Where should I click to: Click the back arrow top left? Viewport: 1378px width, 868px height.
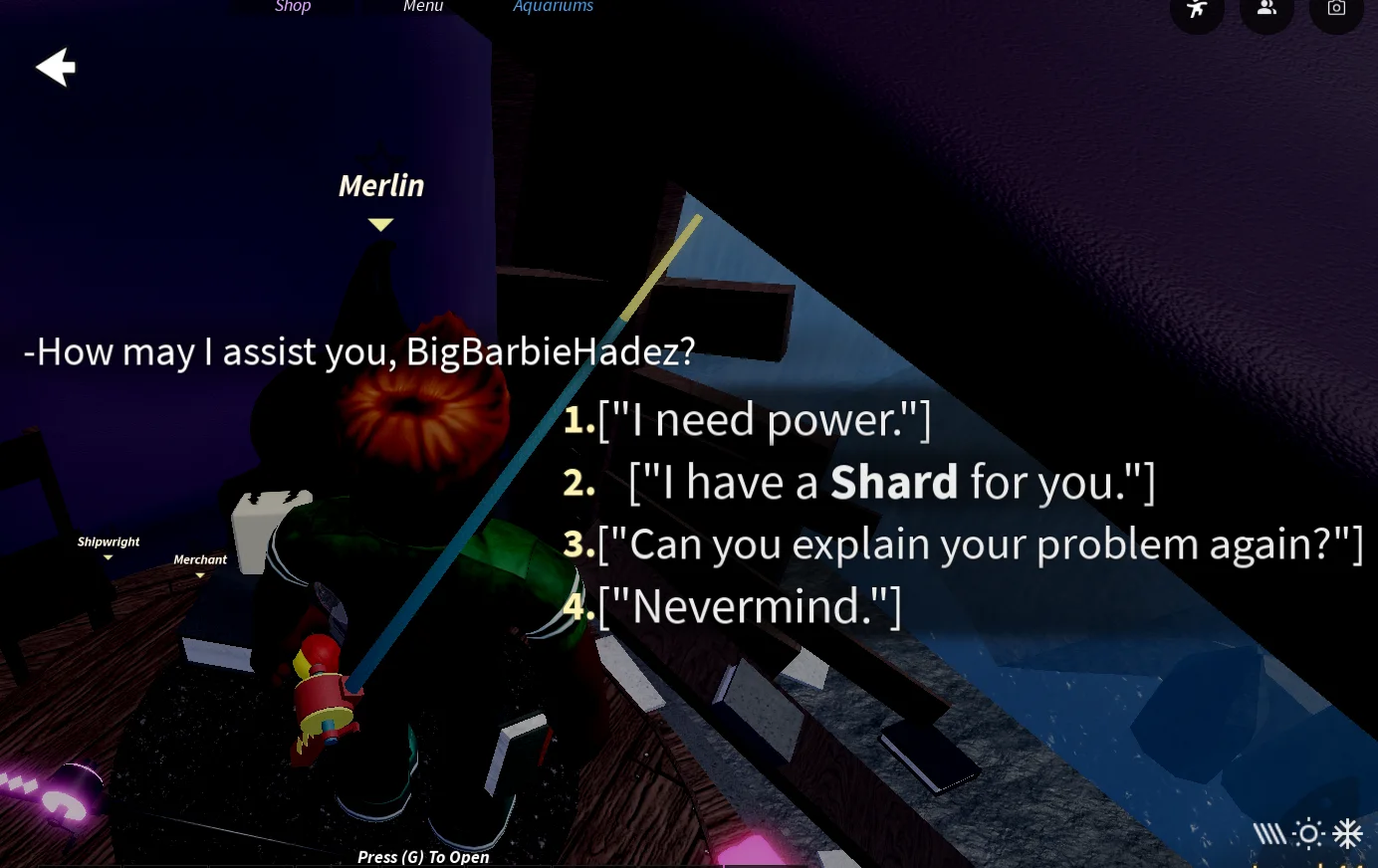55,67
